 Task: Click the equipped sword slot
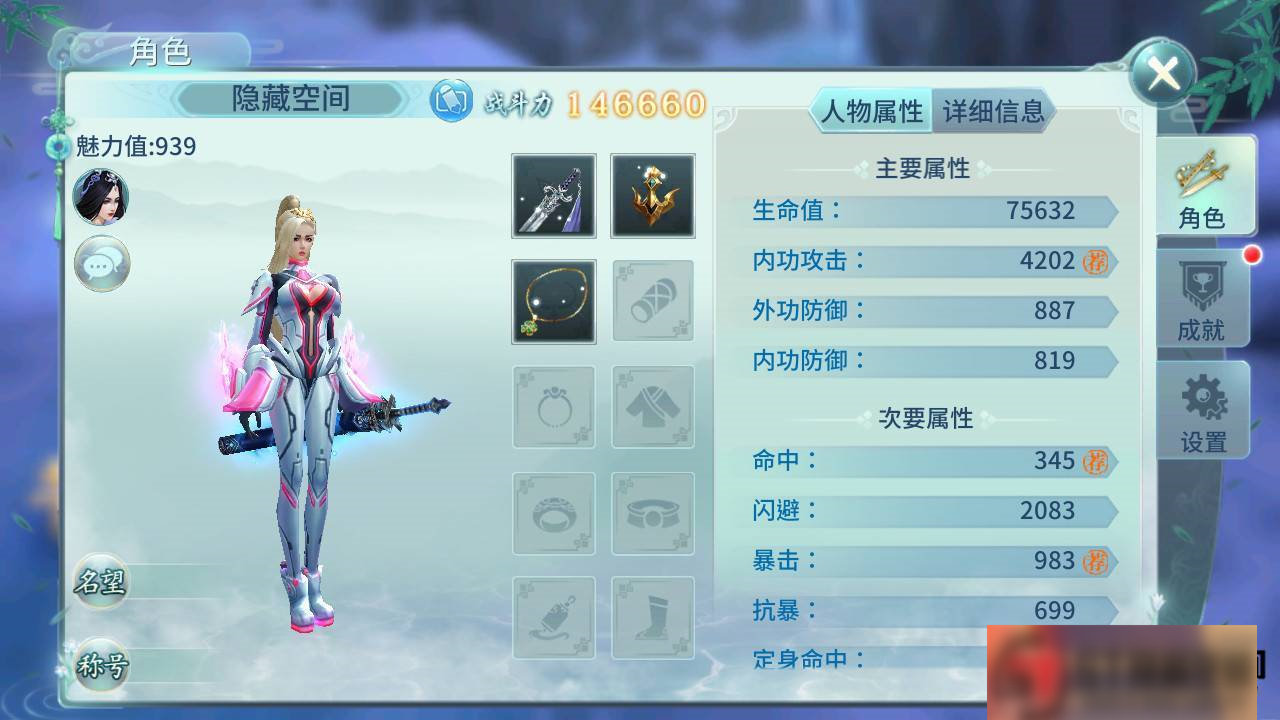point(553,195)
